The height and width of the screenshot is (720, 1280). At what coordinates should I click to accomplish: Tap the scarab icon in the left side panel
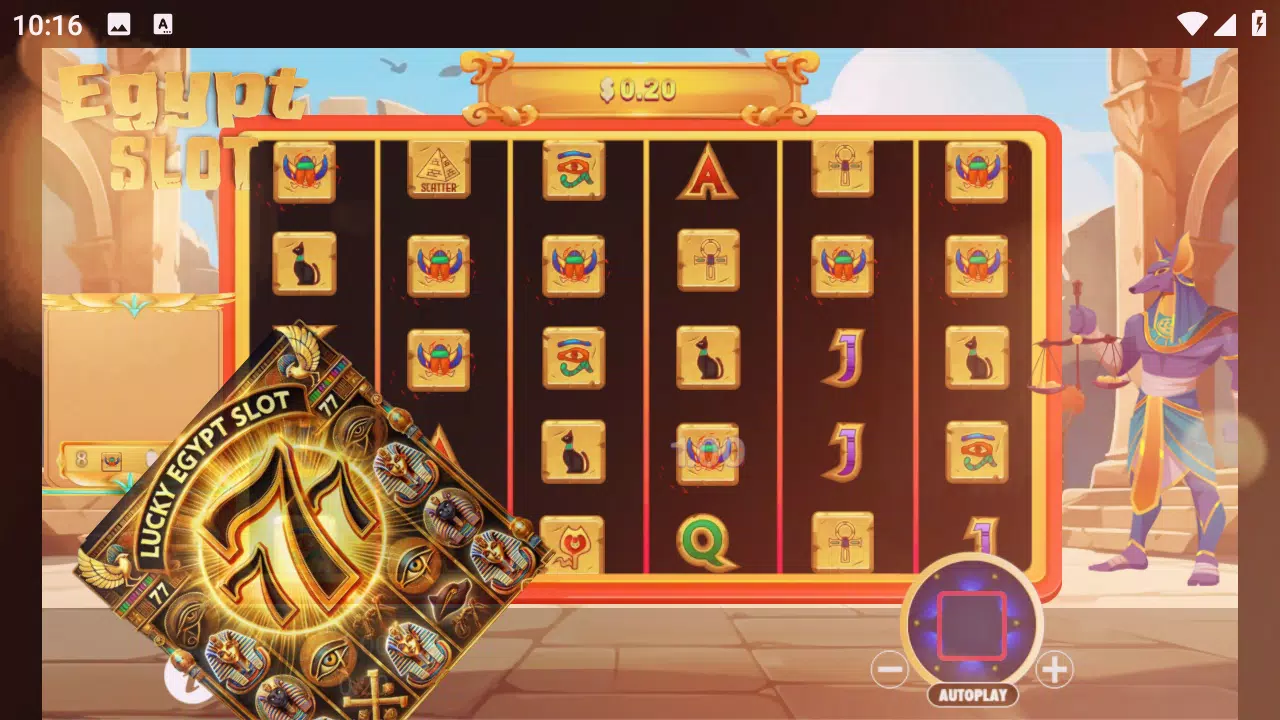click(112, 461)
